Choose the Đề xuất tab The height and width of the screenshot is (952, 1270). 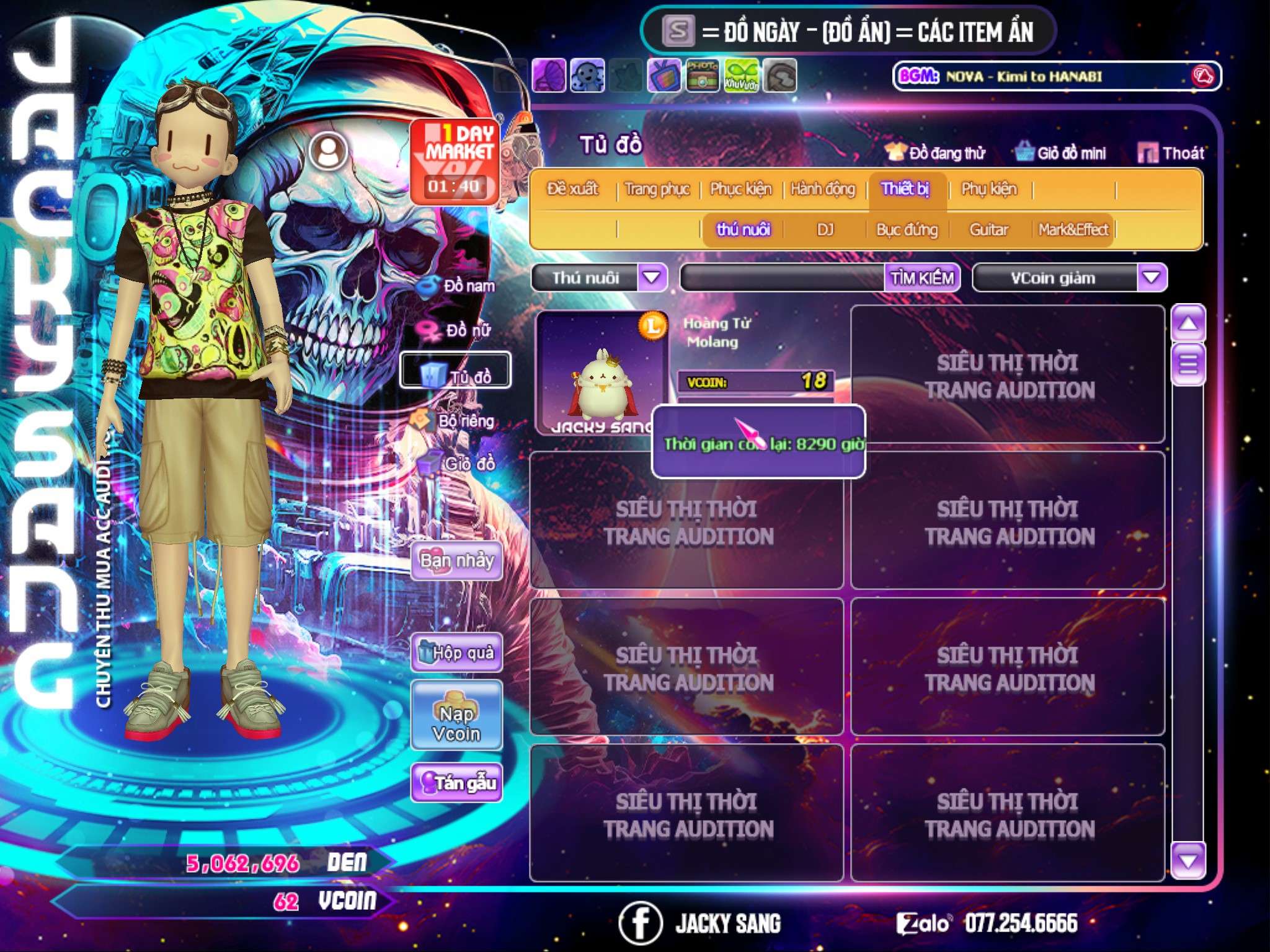572,189
